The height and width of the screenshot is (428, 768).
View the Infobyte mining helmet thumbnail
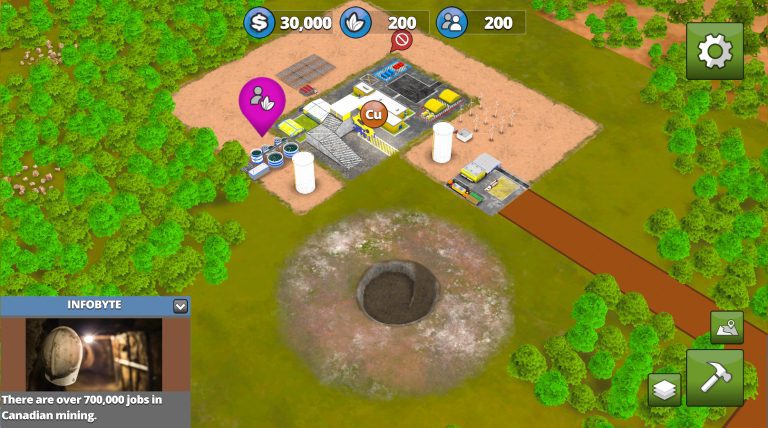[x=94, y=354]
